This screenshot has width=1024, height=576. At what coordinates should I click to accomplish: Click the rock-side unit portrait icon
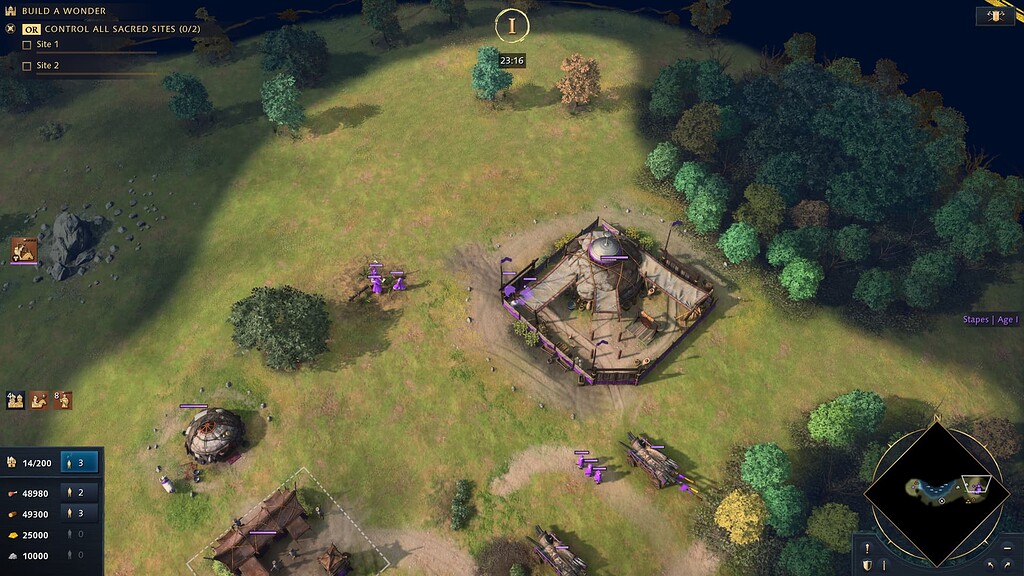(x=23, y=250)
